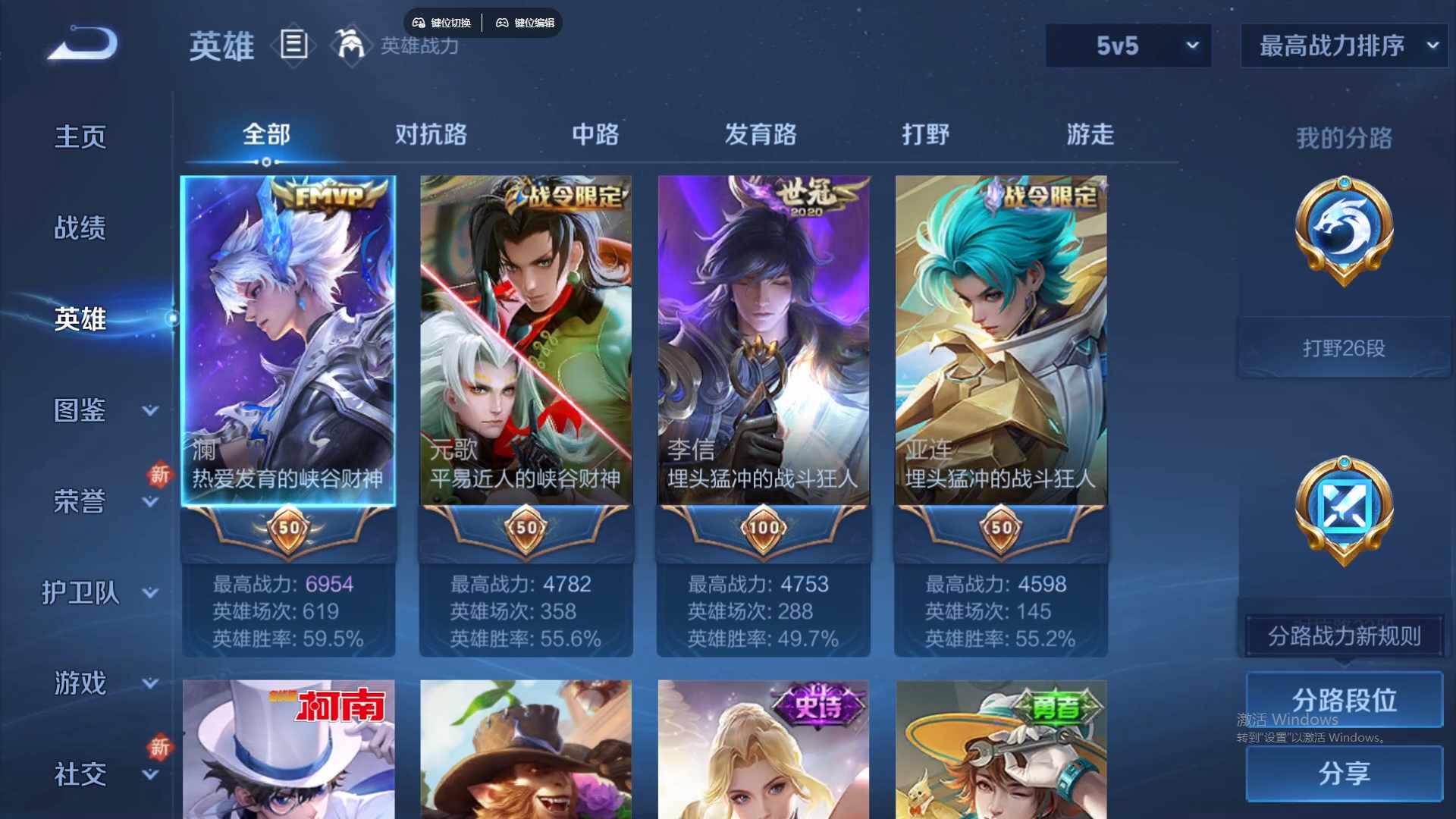The width and height of the screenshot is (1456, 819).
Task: Click the 分享 button
Action: coord(1344,773)
